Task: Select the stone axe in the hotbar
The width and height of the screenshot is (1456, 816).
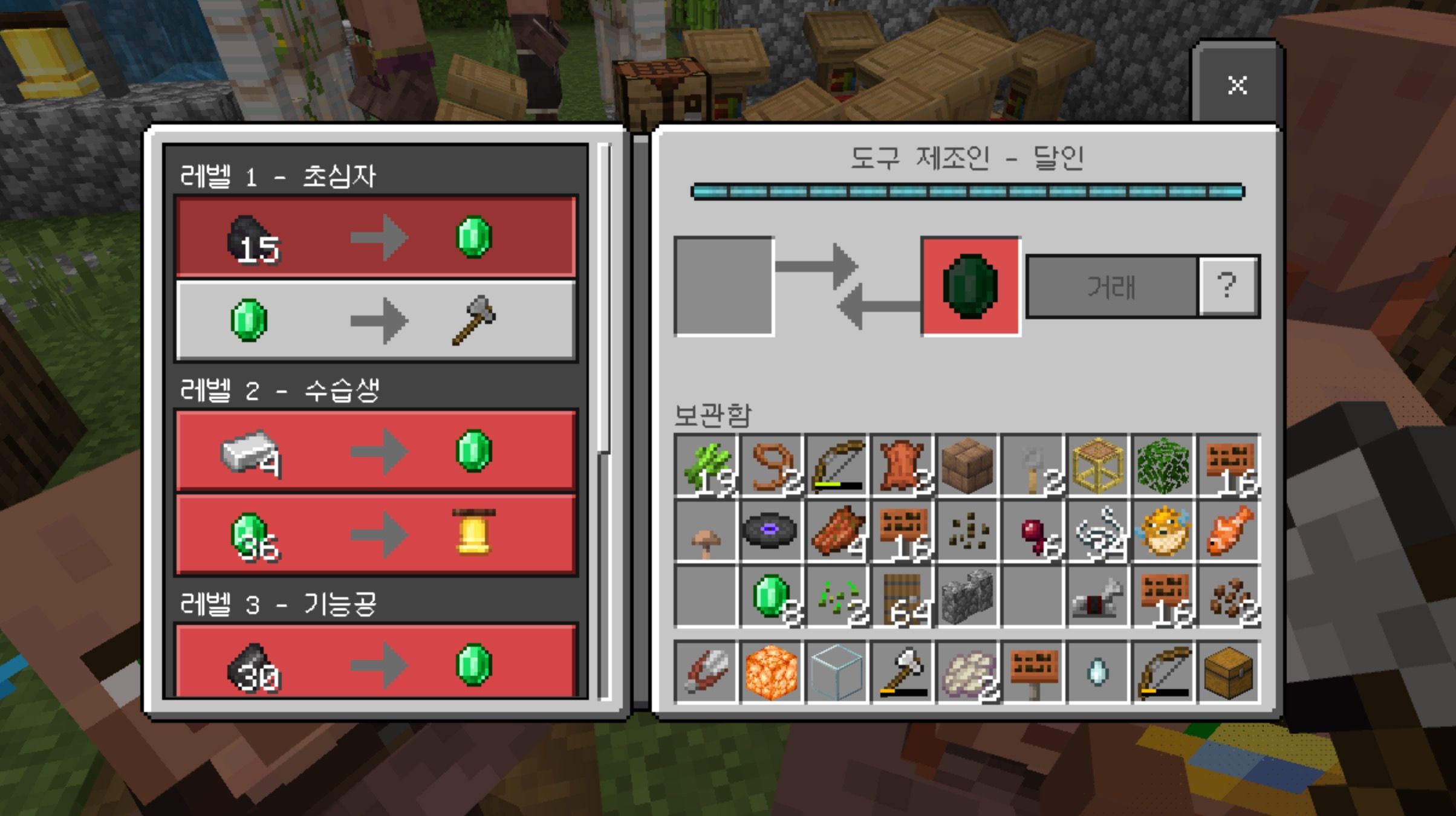Action: coord(902,672)
